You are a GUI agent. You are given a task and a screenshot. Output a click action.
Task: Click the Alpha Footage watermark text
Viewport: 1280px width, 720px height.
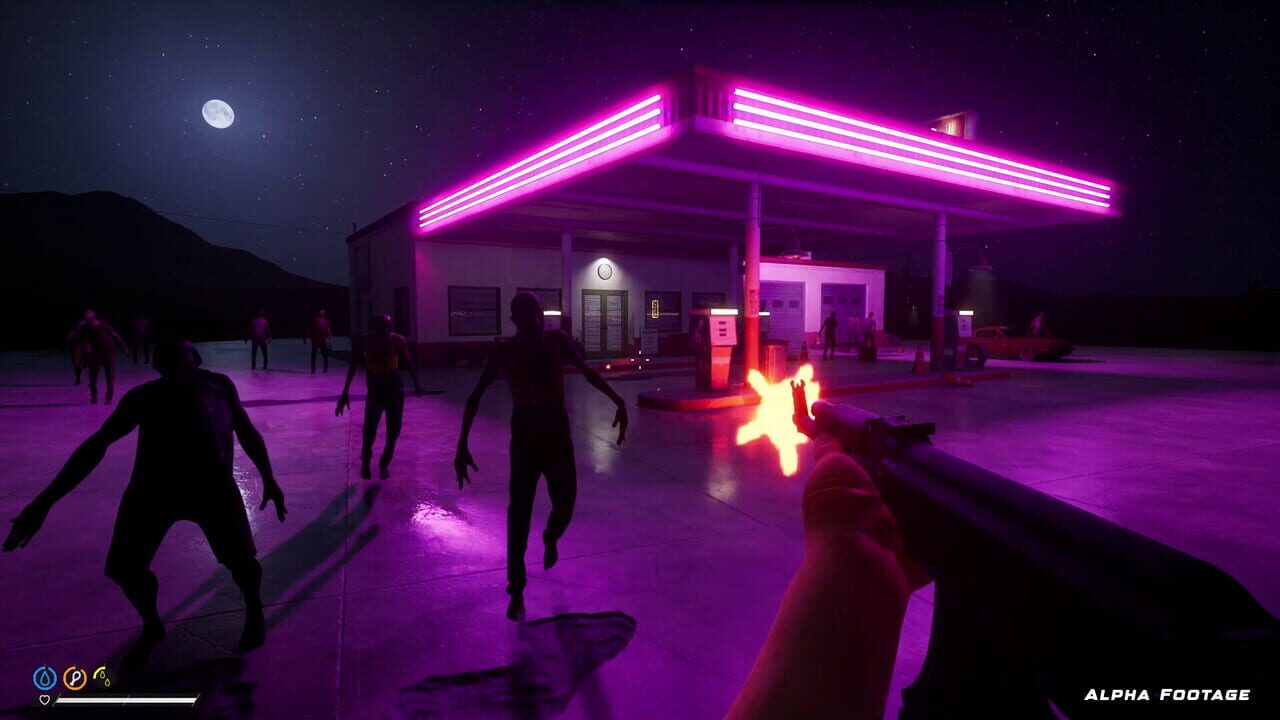tap(1168, 692)
